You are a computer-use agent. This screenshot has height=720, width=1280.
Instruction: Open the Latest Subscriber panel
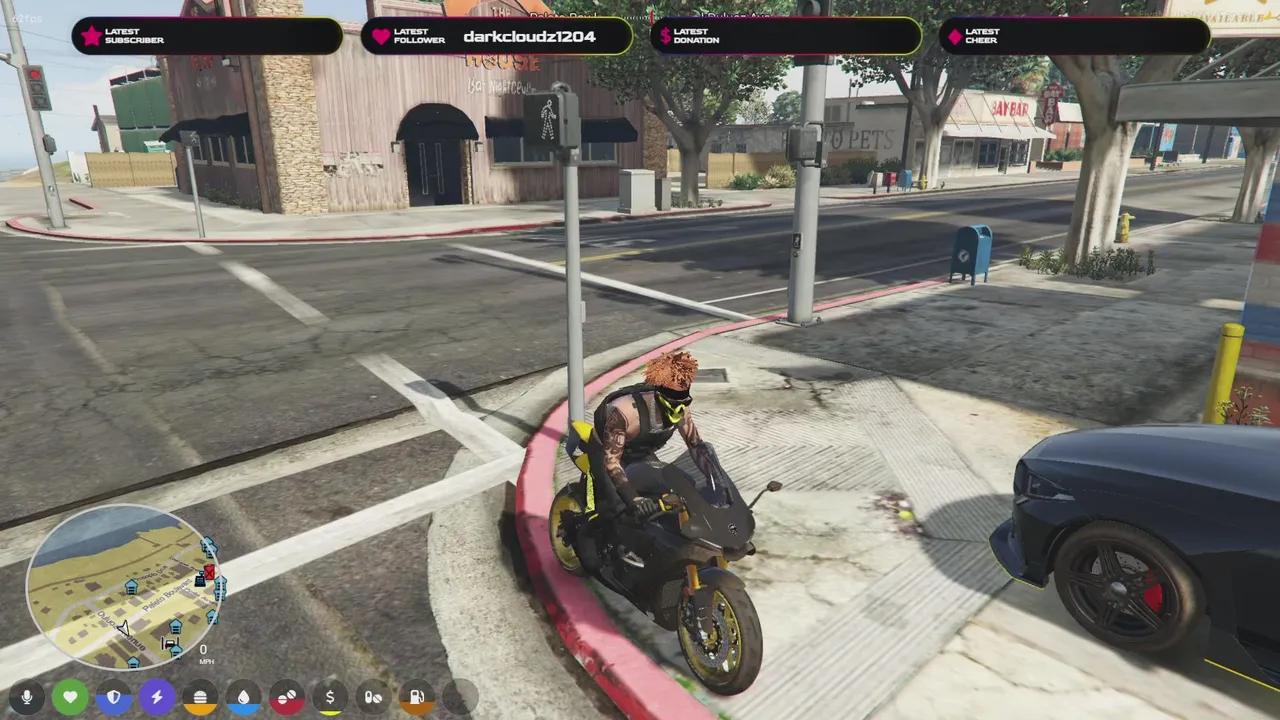click(x=205, y=36)
